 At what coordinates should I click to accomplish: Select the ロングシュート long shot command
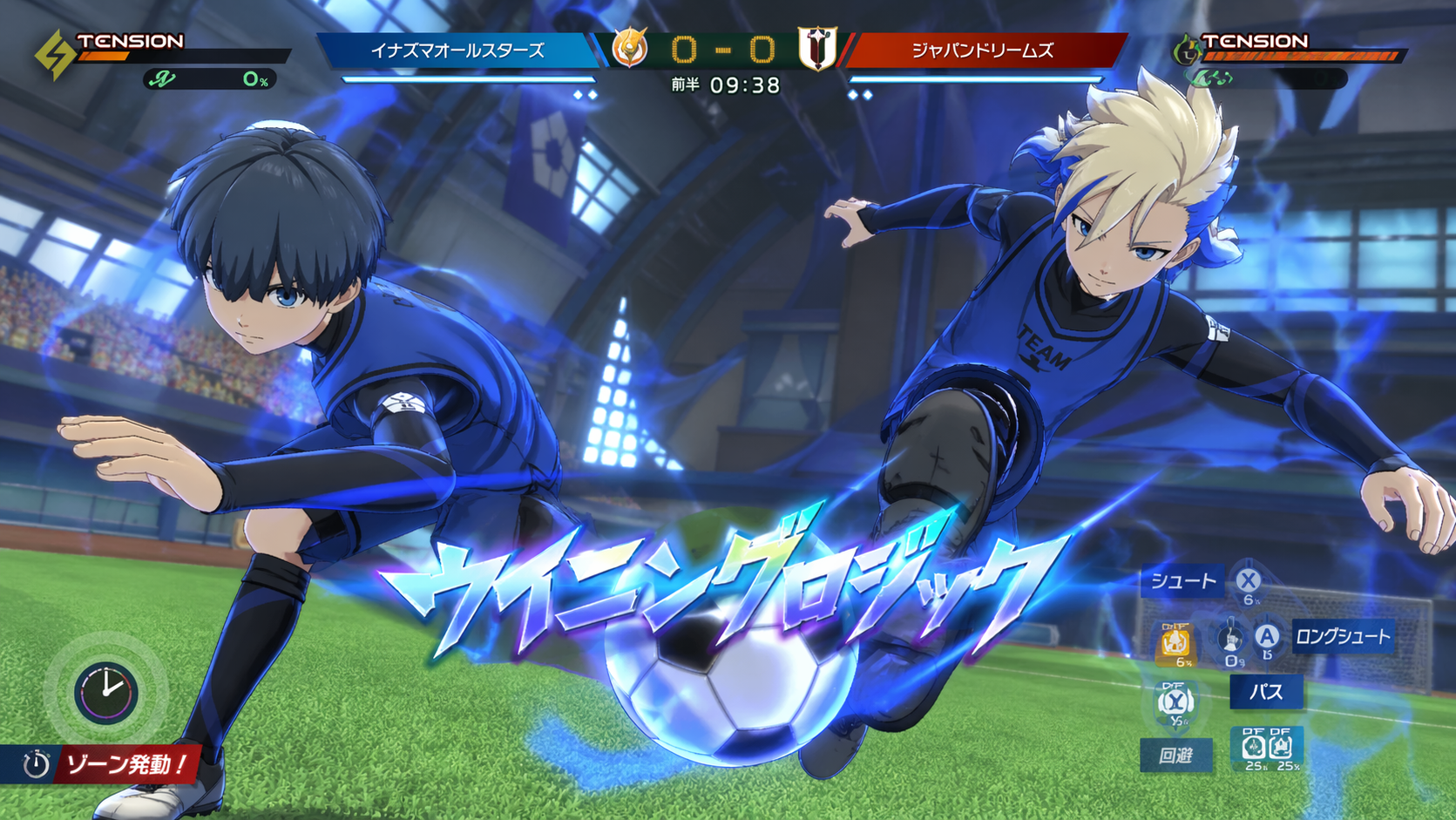coord(1342,637)
